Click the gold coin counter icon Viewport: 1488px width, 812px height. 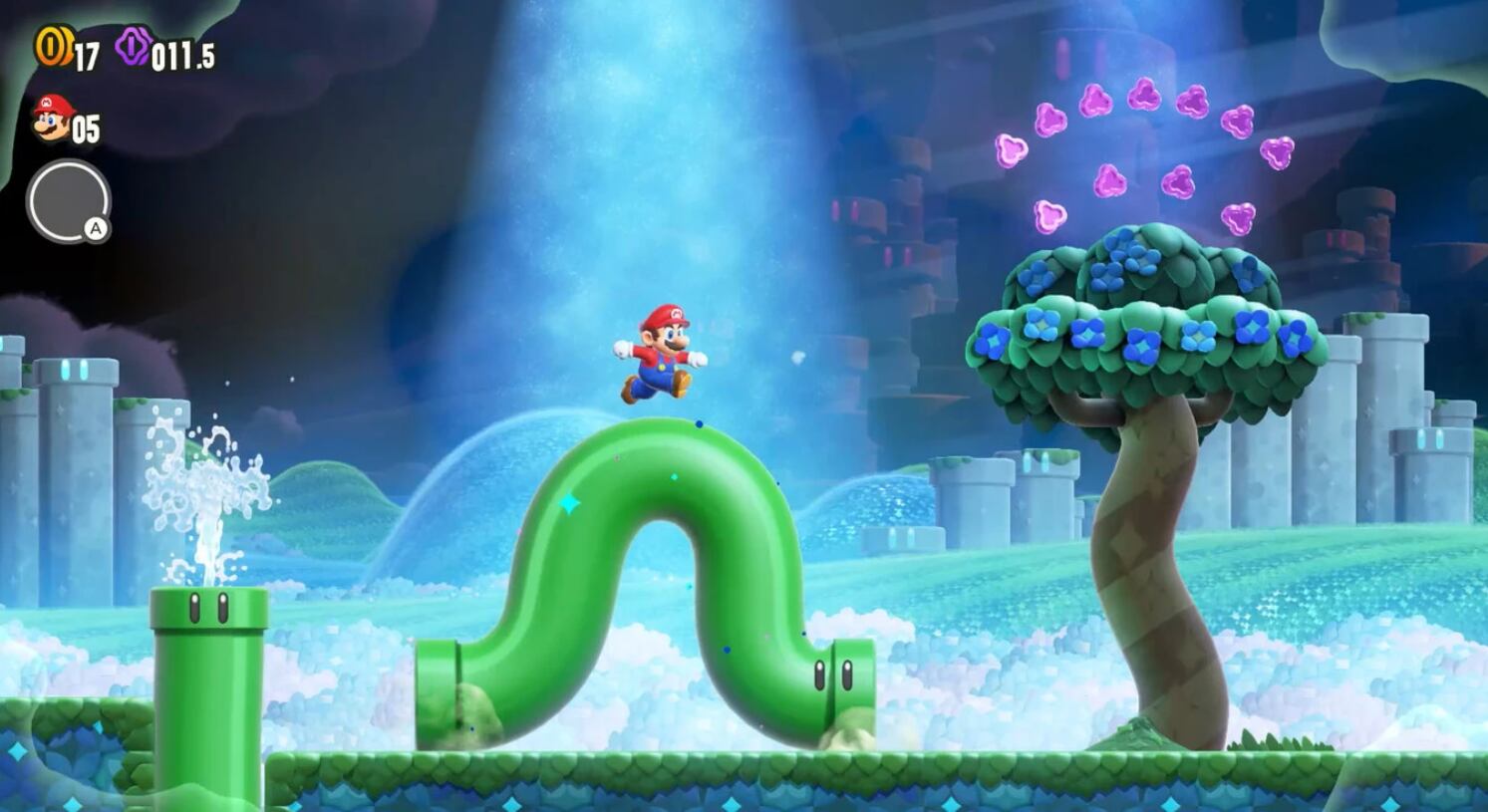click(x=52, y=44)
